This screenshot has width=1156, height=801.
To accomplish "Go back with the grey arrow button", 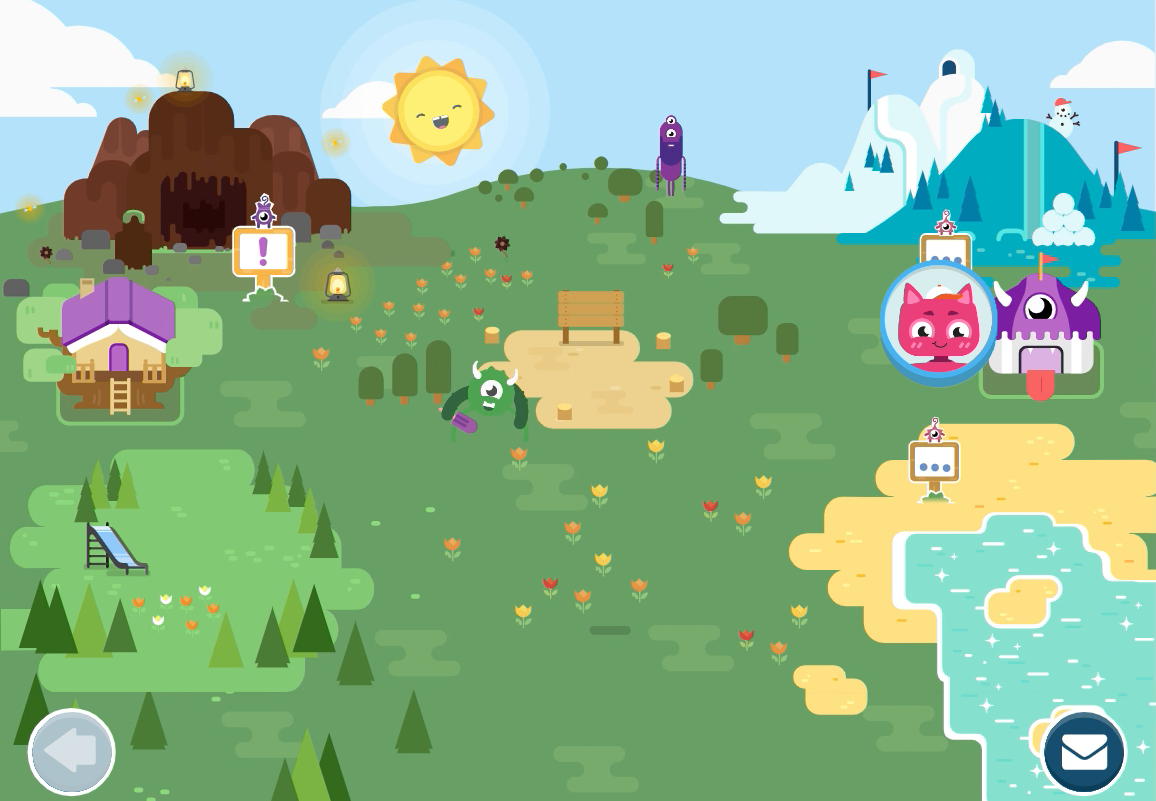I will pyautogui.click(x=71, y=752).
